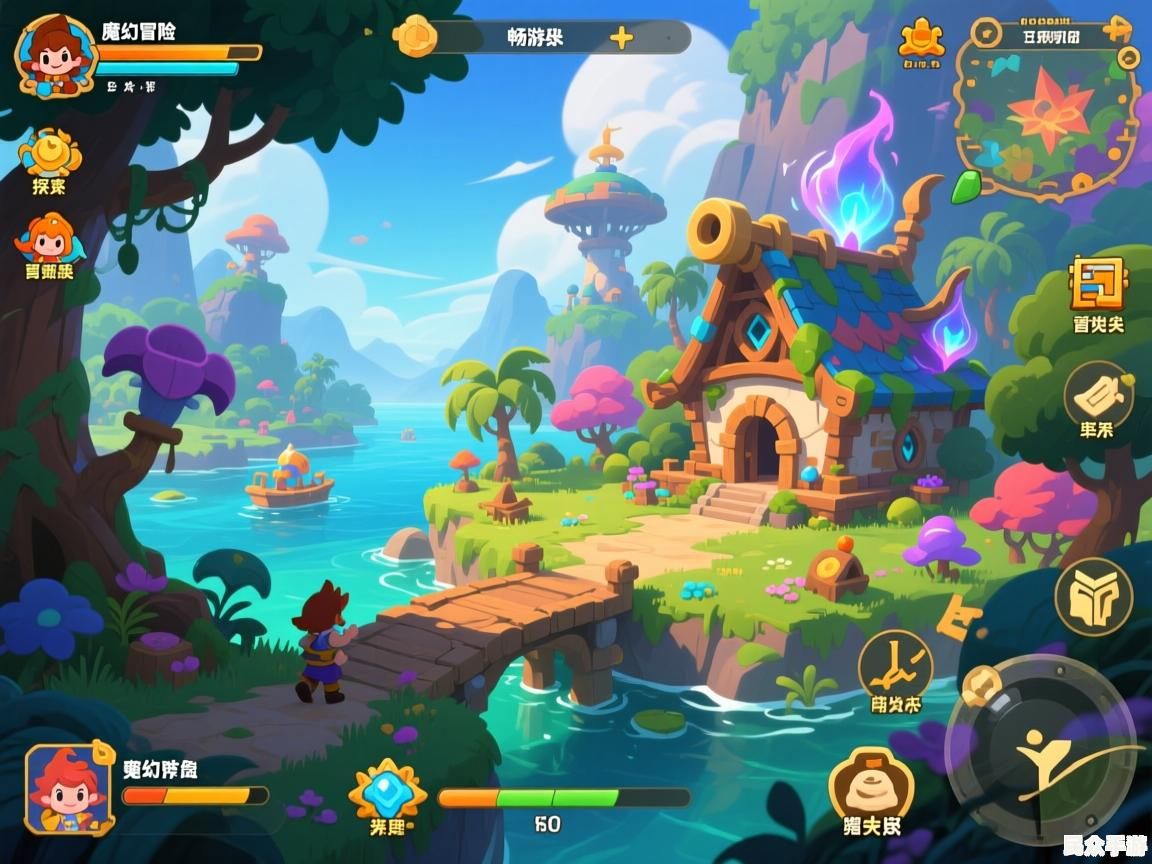This screenshot has width=1152, height=864.
Task: Tap the golden 探索 explore icon
Action: click(49, 153)
